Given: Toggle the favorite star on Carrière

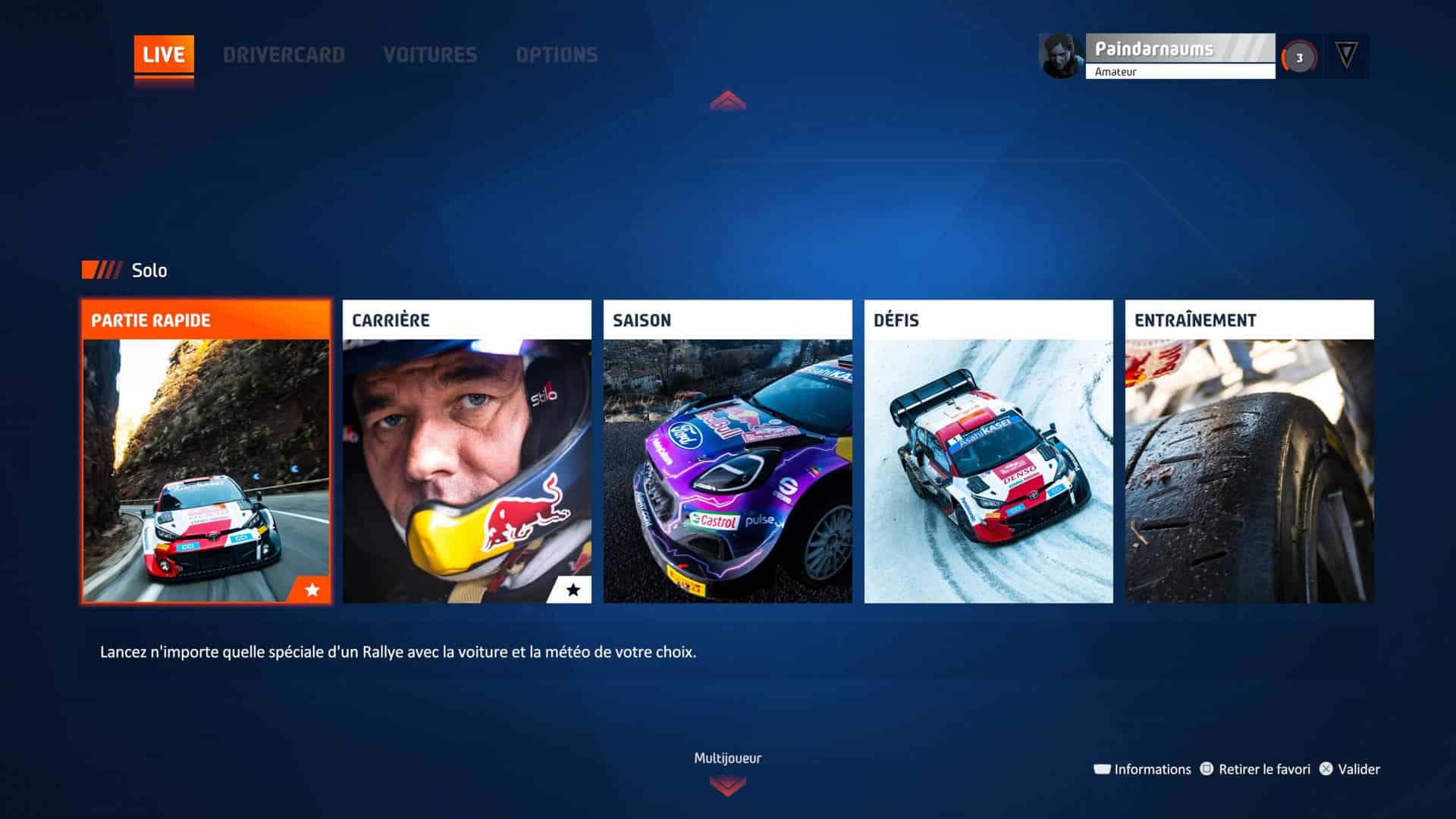Looking at the screenshot, I should pos(573,590).
